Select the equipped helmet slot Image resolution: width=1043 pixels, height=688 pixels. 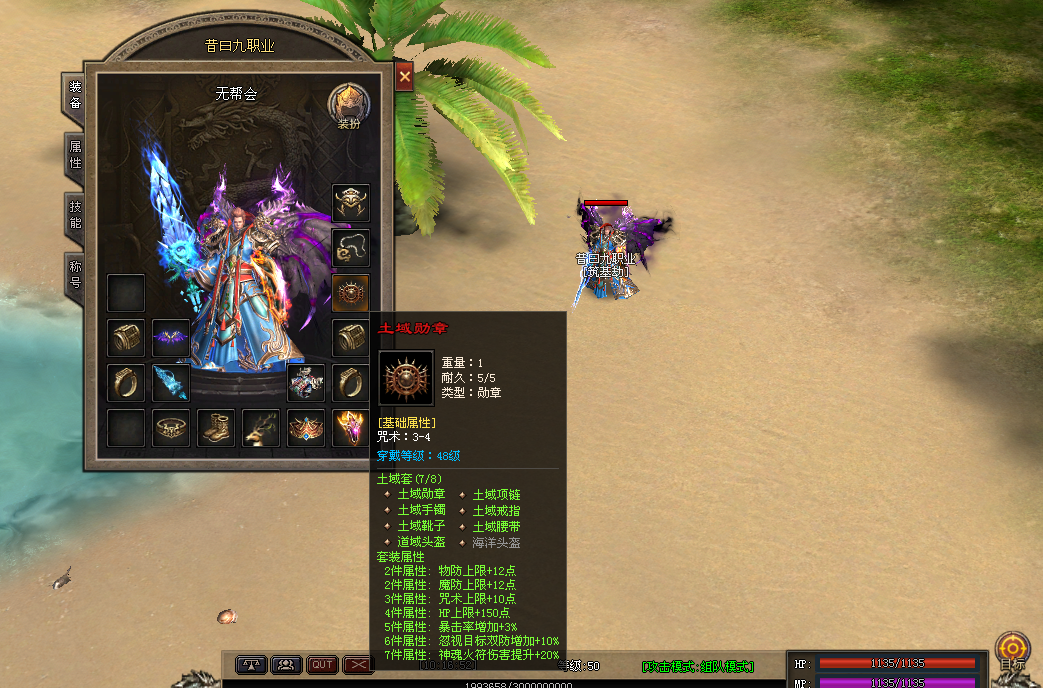351,203
